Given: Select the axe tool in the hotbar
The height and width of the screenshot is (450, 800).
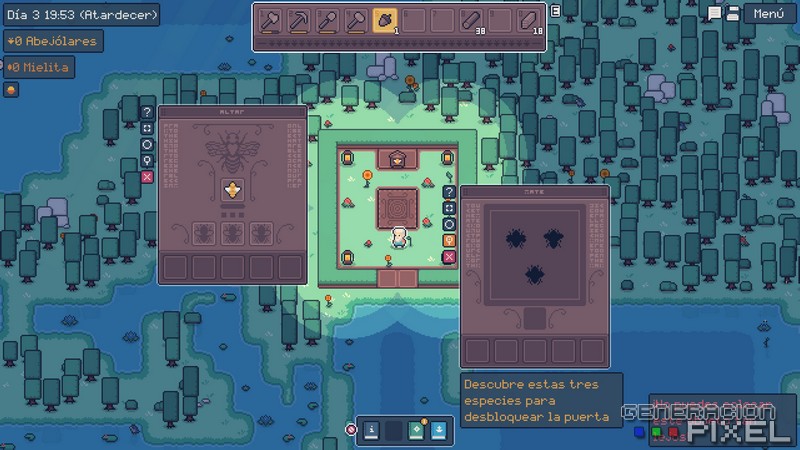Looking at the screenshot, I should [268, 20].
